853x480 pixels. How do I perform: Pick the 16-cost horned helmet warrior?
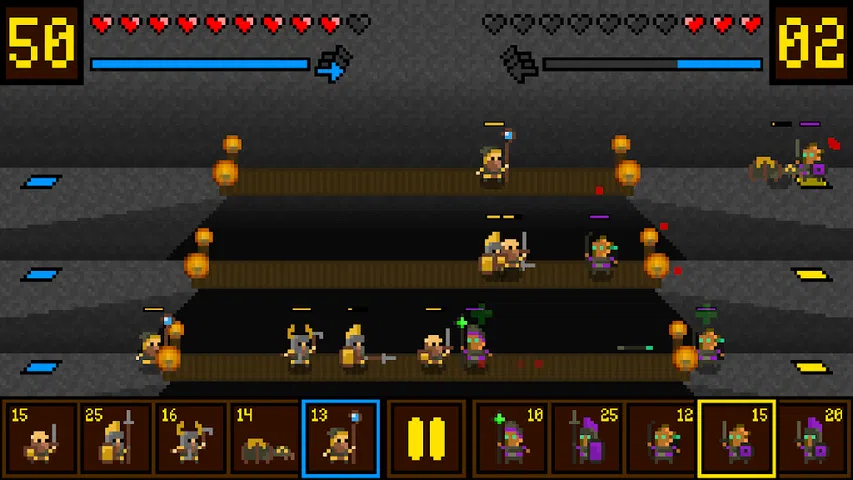(x=190, y=438)
